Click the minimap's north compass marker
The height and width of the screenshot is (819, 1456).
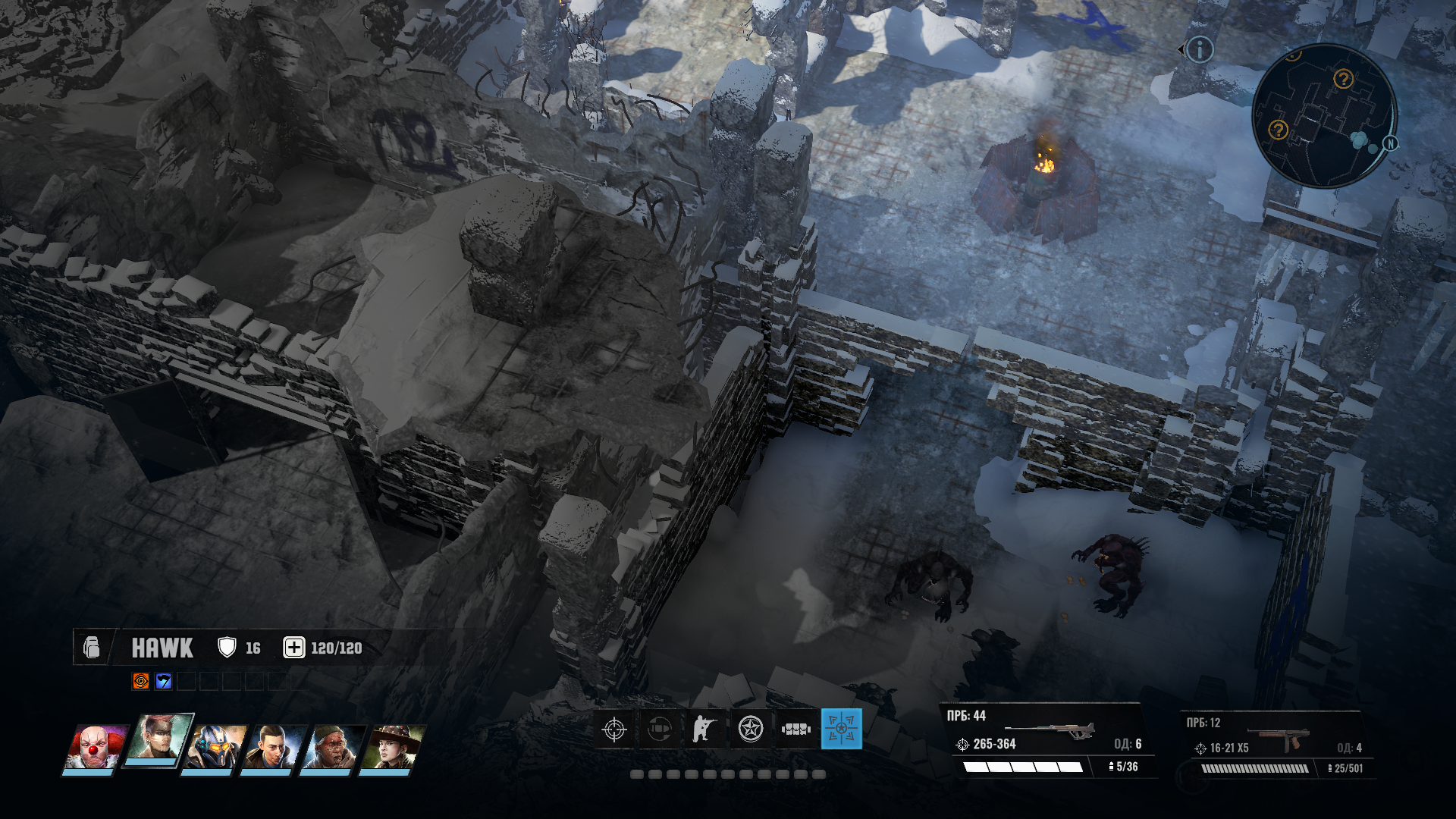click(x=1391, y=143)
